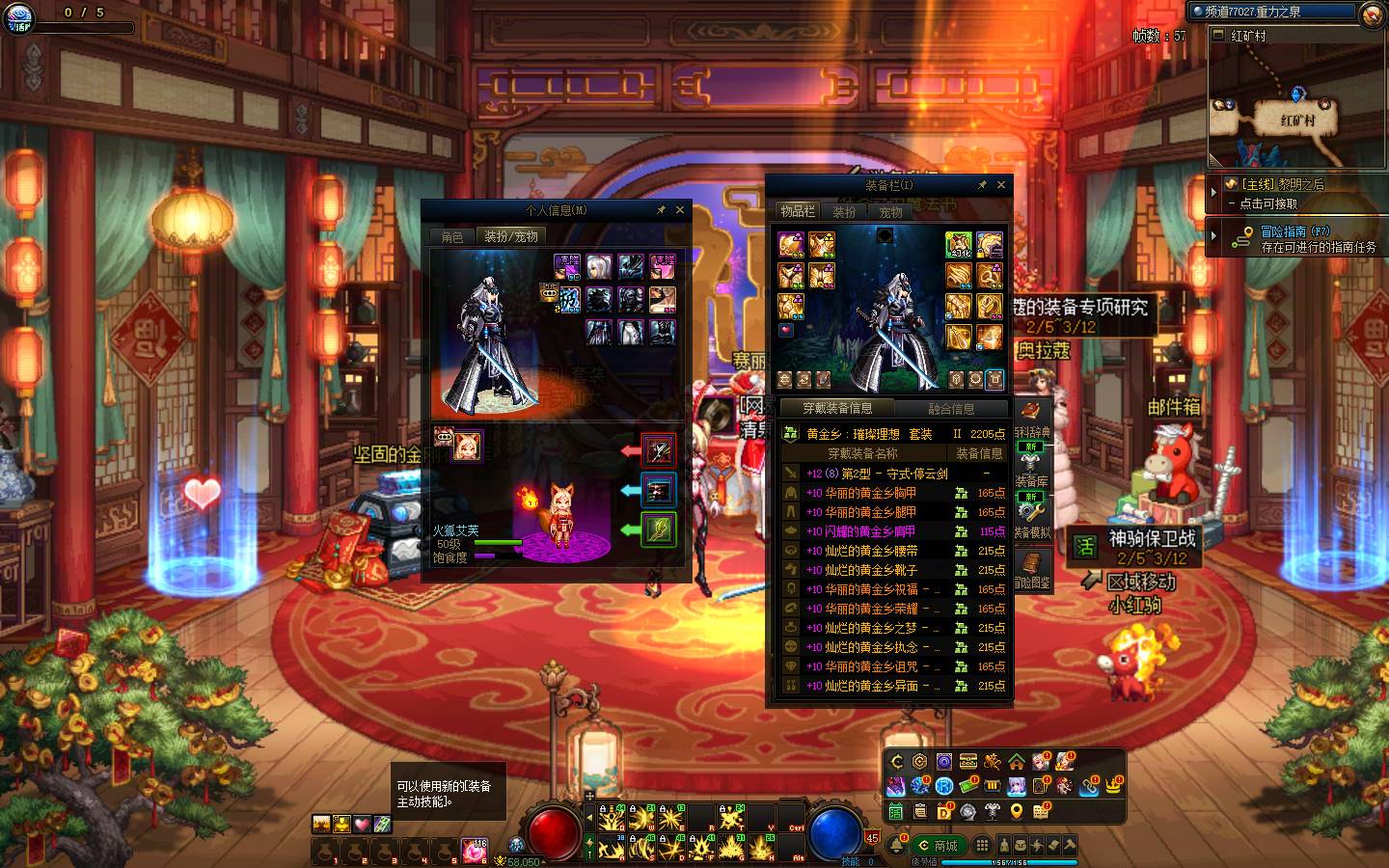1389x868 pixels.
Task: Switch to the 宠物 pet tab
Action: [x=890, y=212]
